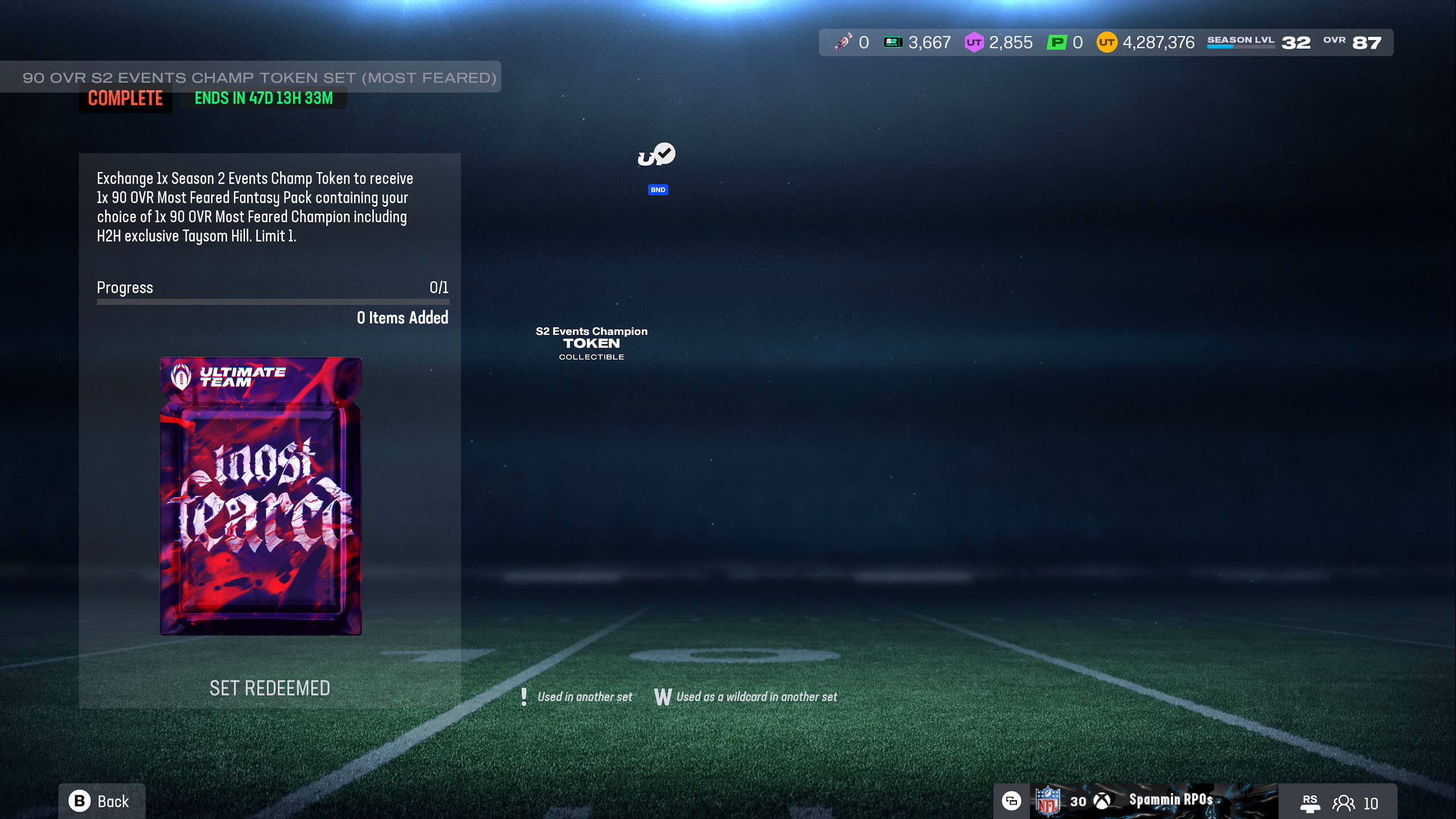Select the S2 Events Champion Token collectible
The image size is (1456, 819).
pos(591,343)
